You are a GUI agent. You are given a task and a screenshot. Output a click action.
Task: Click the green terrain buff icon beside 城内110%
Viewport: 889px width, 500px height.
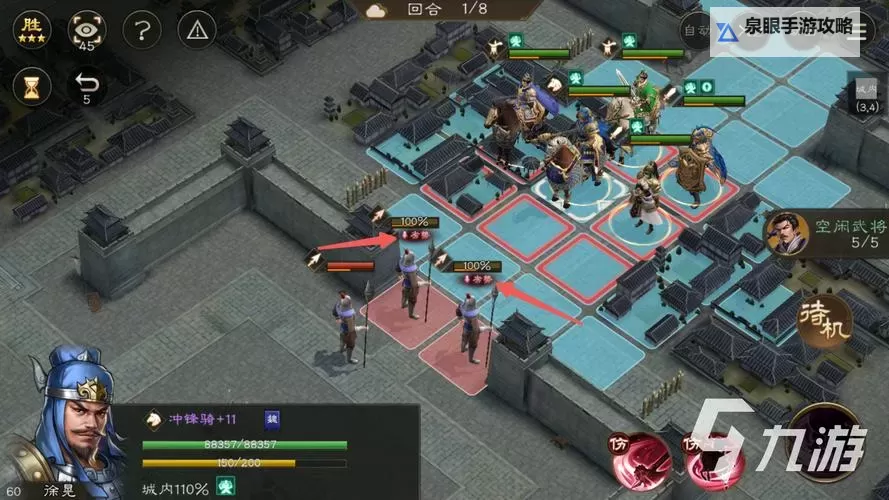pyautogui.click(x=225, y=488)
